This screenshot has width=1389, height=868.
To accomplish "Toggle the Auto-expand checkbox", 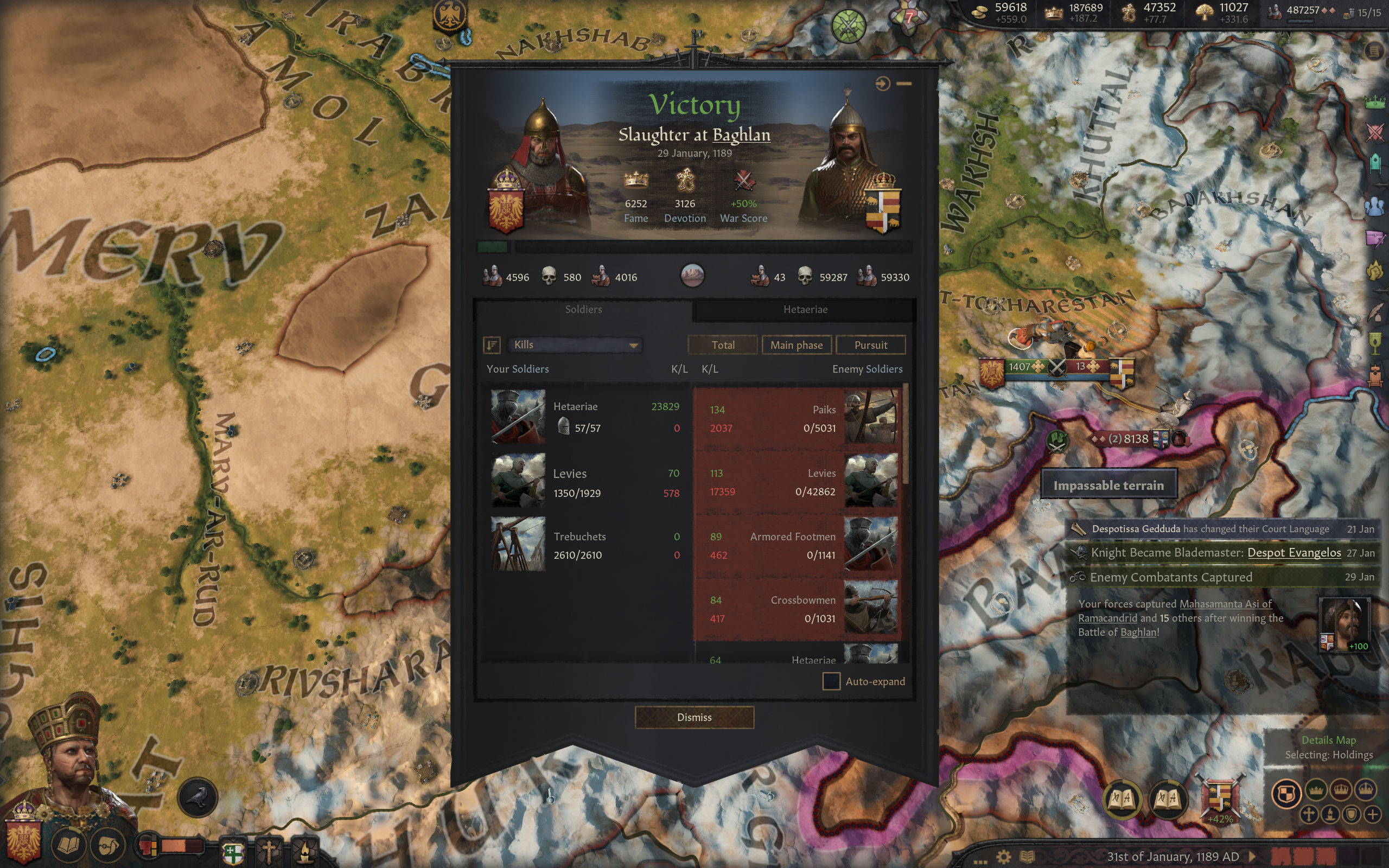I will [831, 681].
